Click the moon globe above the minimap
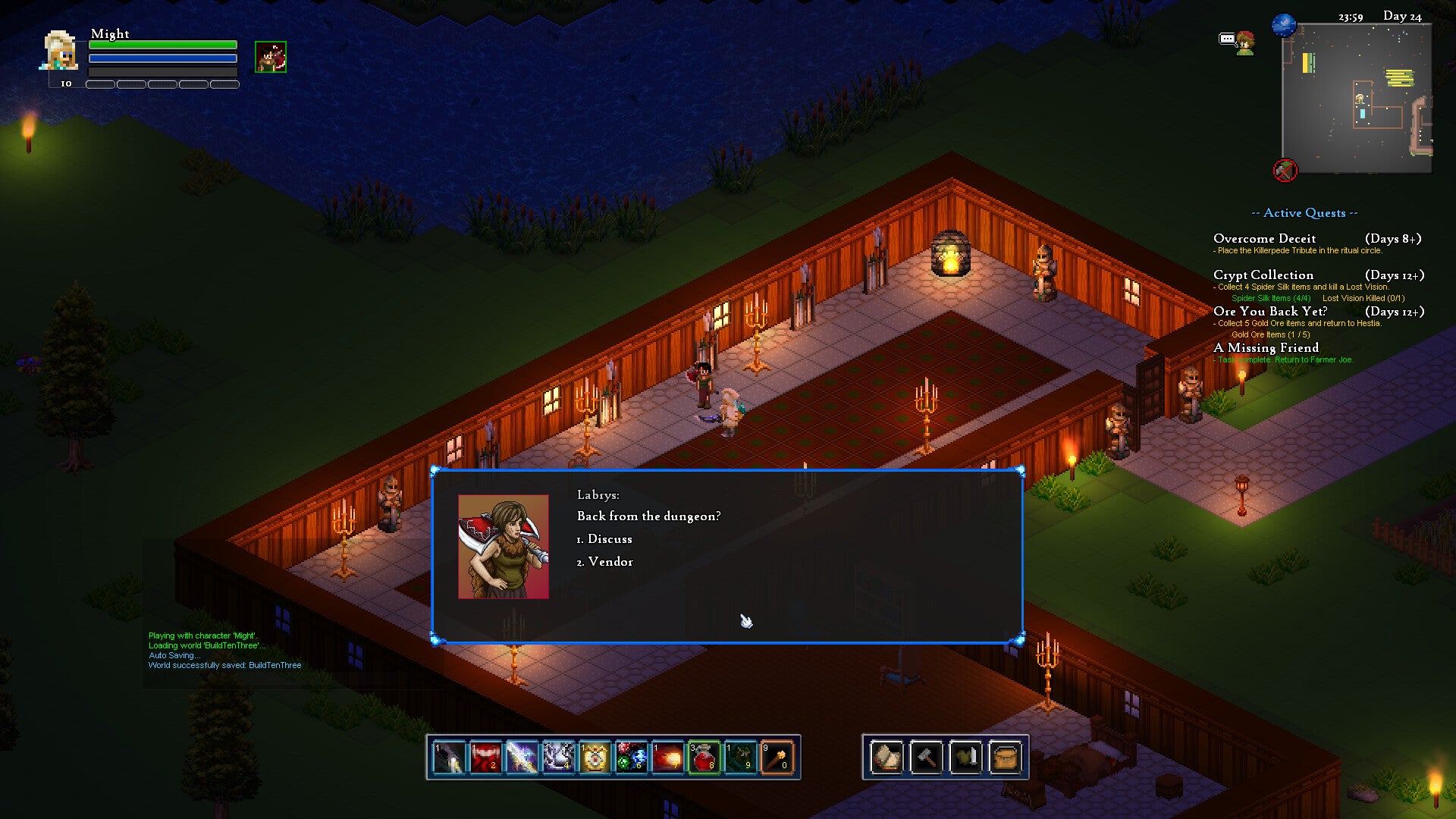The image size is (1456, 819). [x=1284, y=25]
